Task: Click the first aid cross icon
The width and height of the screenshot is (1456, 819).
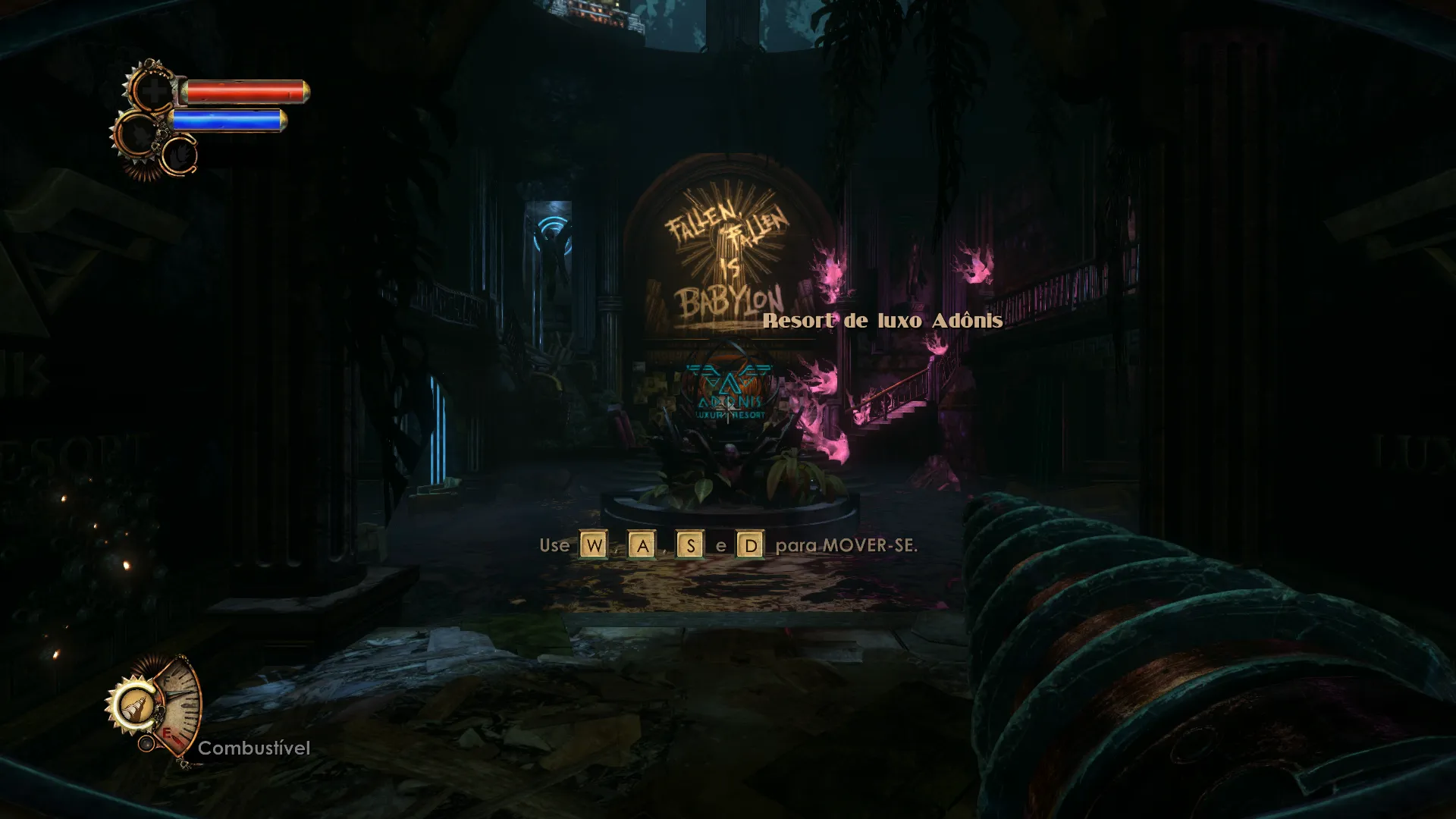Action: pos(154,93)
